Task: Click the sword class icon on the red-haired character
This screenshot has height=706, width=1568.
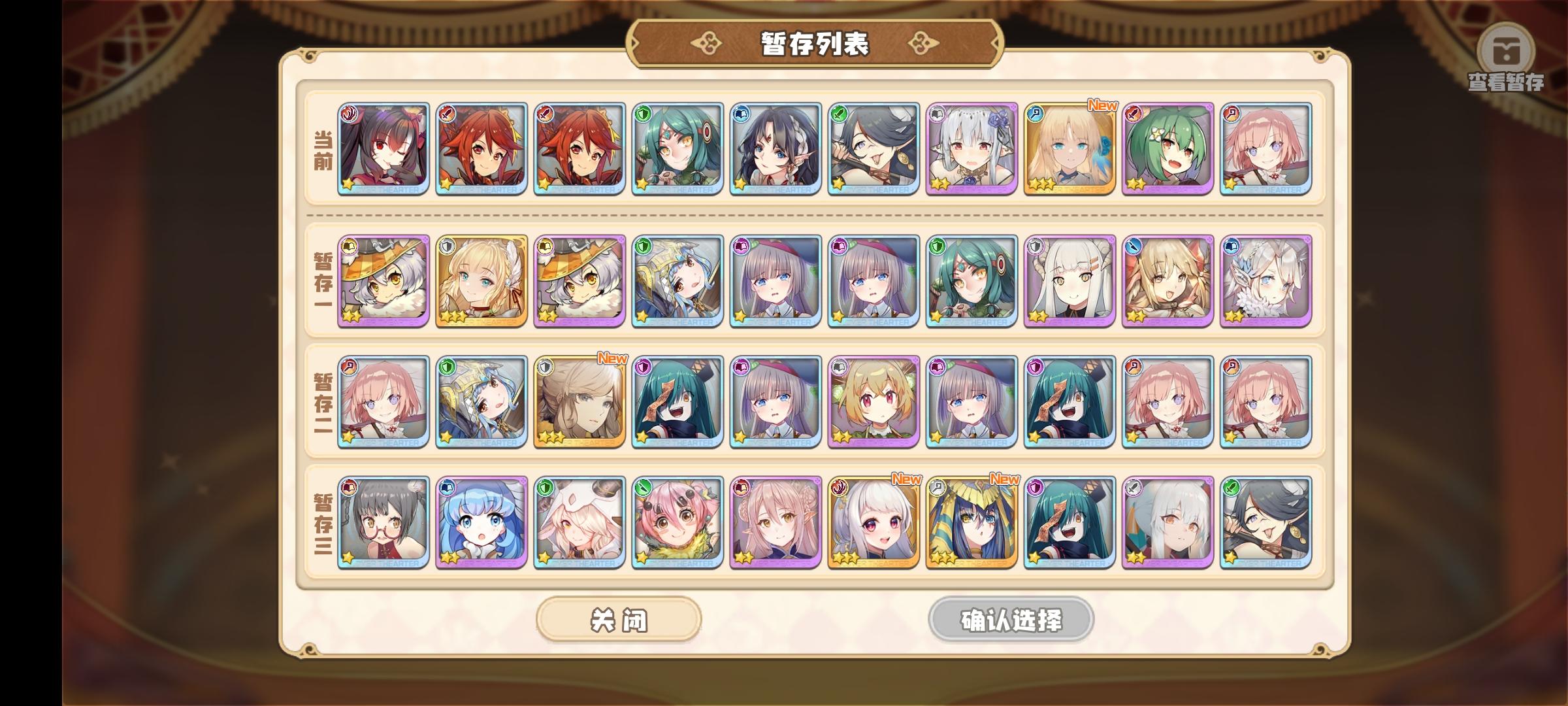Action: (x=446, y=112)
